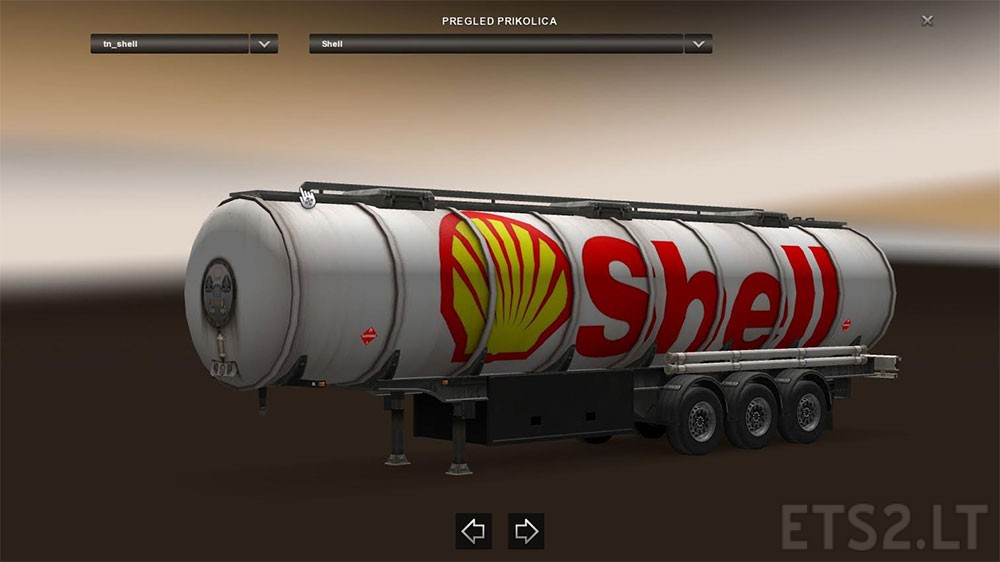
Task: Select the Shell name field
Action: point(496,44)
